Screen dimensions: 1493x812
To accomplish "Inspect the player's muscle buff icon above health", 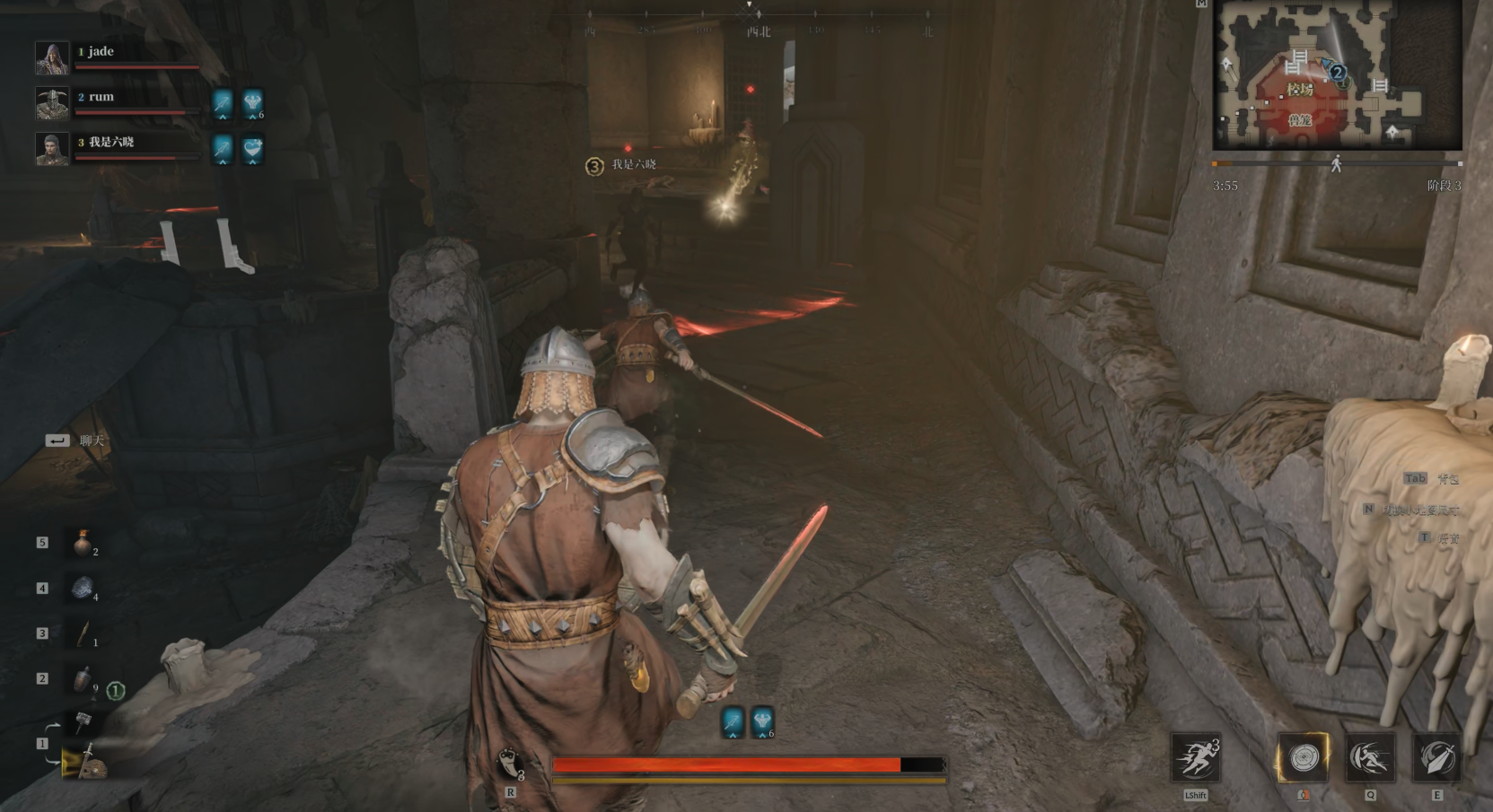I will coord(762,721).
